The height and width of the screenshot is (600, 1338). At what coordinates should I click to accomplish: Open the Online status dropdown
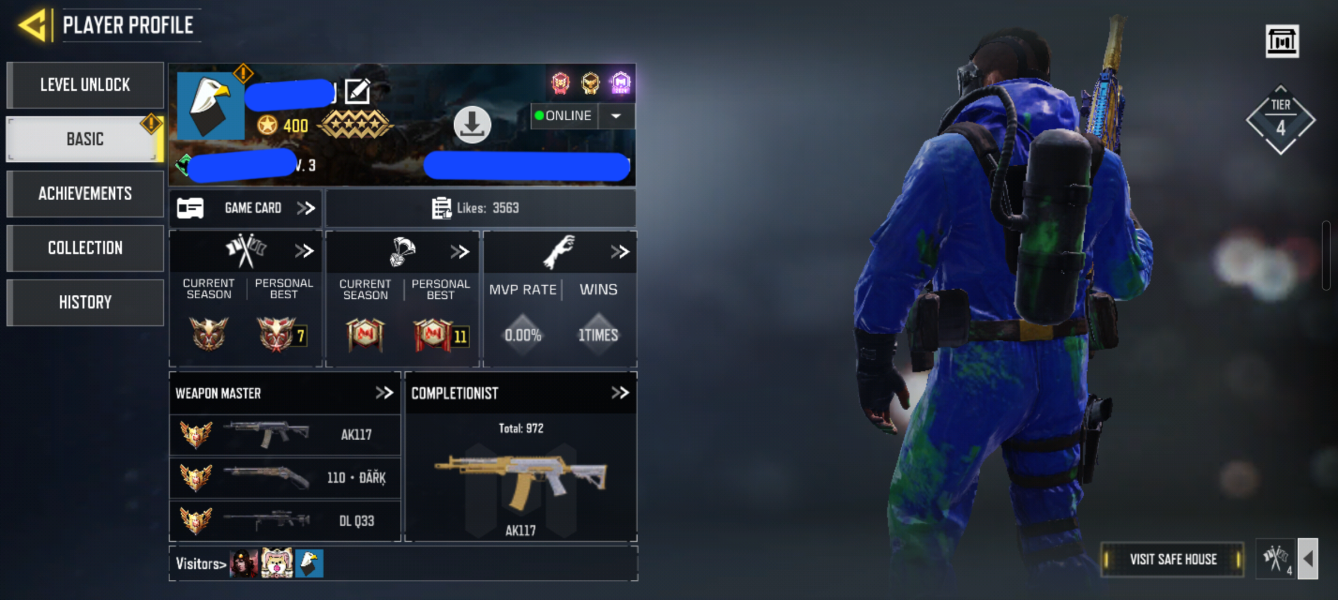pyautogui.click(x=616, y=116)
